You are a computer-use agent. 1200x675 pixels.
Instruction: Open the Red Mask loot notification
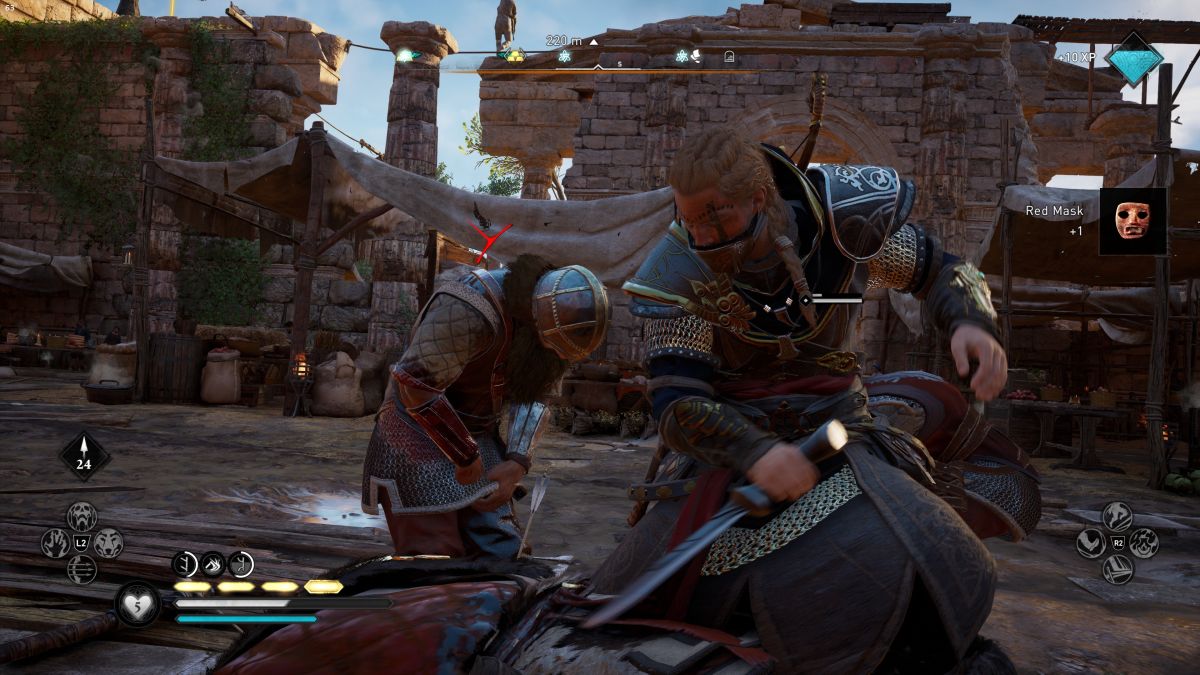(x=1133, y=221)
